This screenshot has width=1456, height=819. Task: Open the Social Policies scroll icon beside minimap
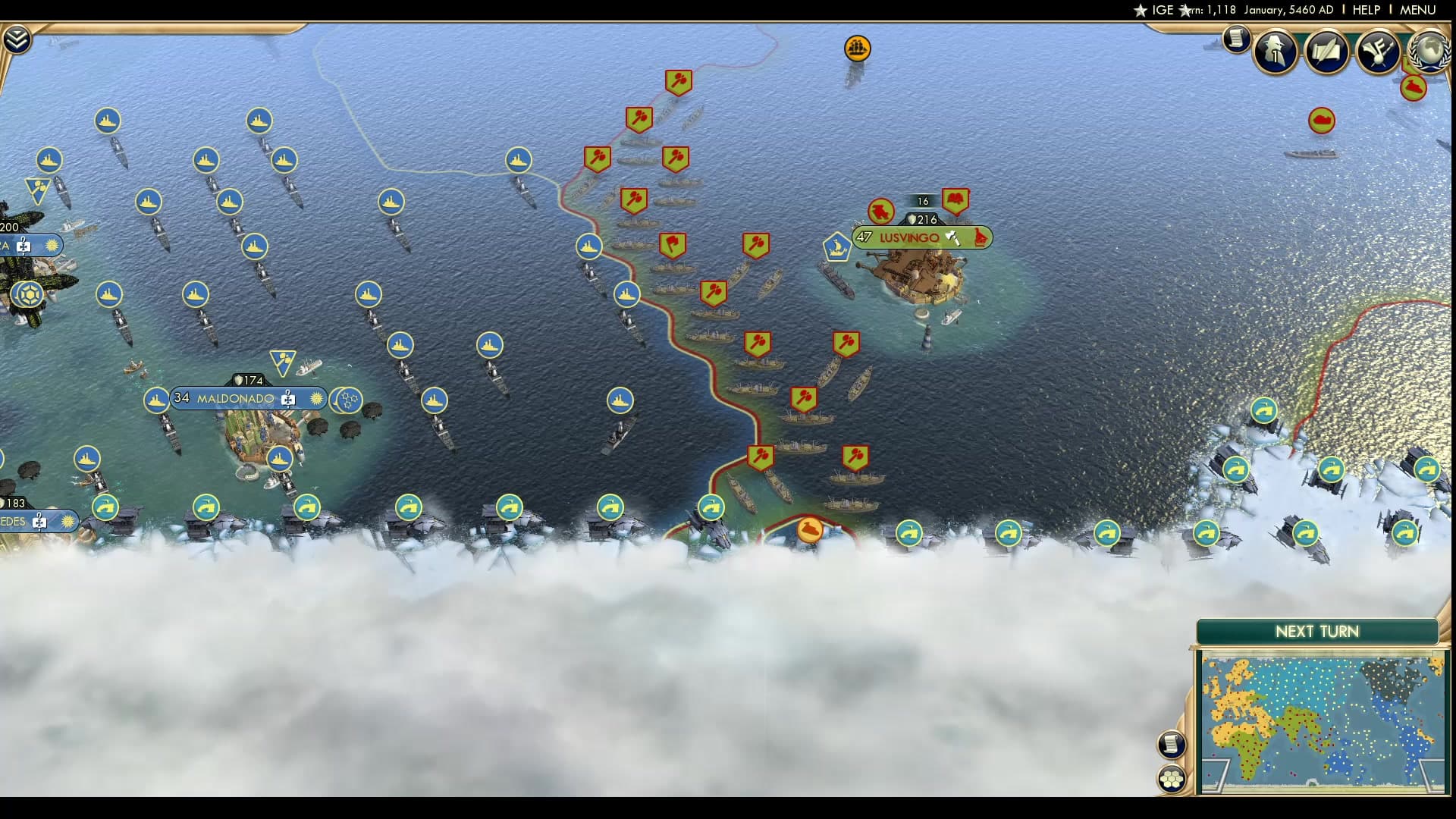[1170, 745]
